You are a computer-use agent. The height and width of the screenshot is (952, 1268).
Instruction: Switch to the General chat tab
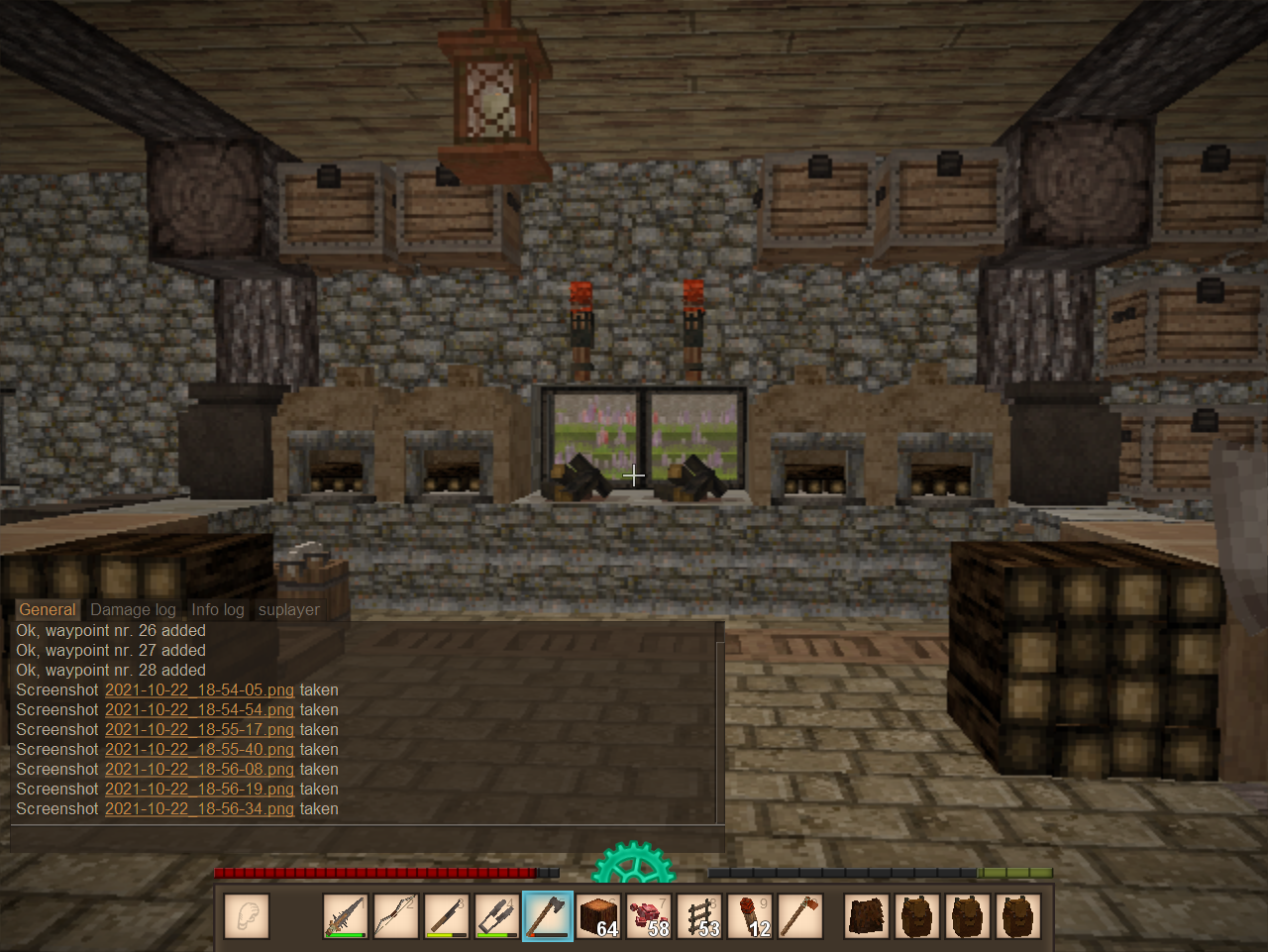[47, 610]
